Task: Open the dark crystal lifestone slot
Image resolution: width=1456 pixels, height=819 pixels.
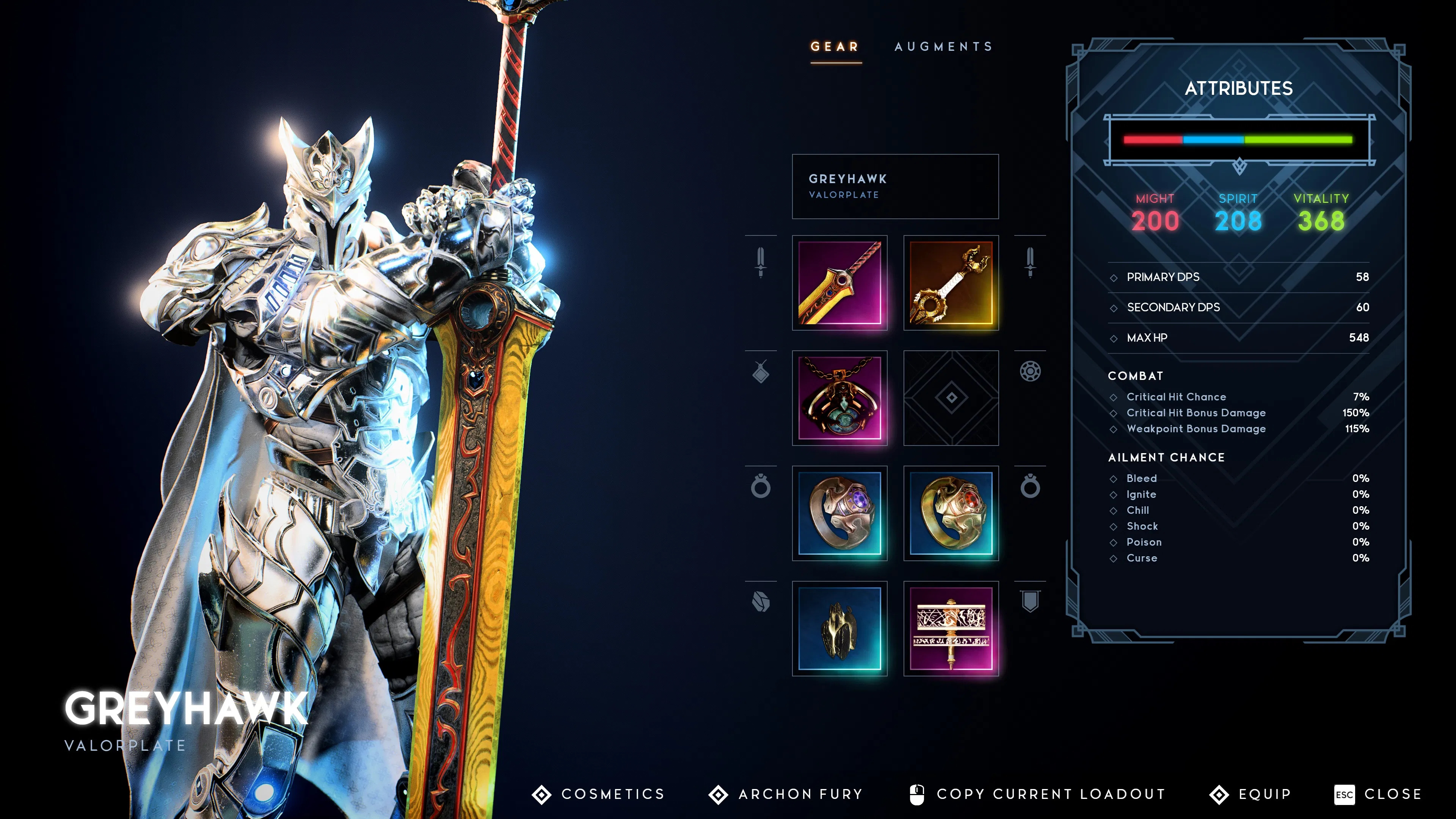Action: pyautogui.click(x=839, y=629)
